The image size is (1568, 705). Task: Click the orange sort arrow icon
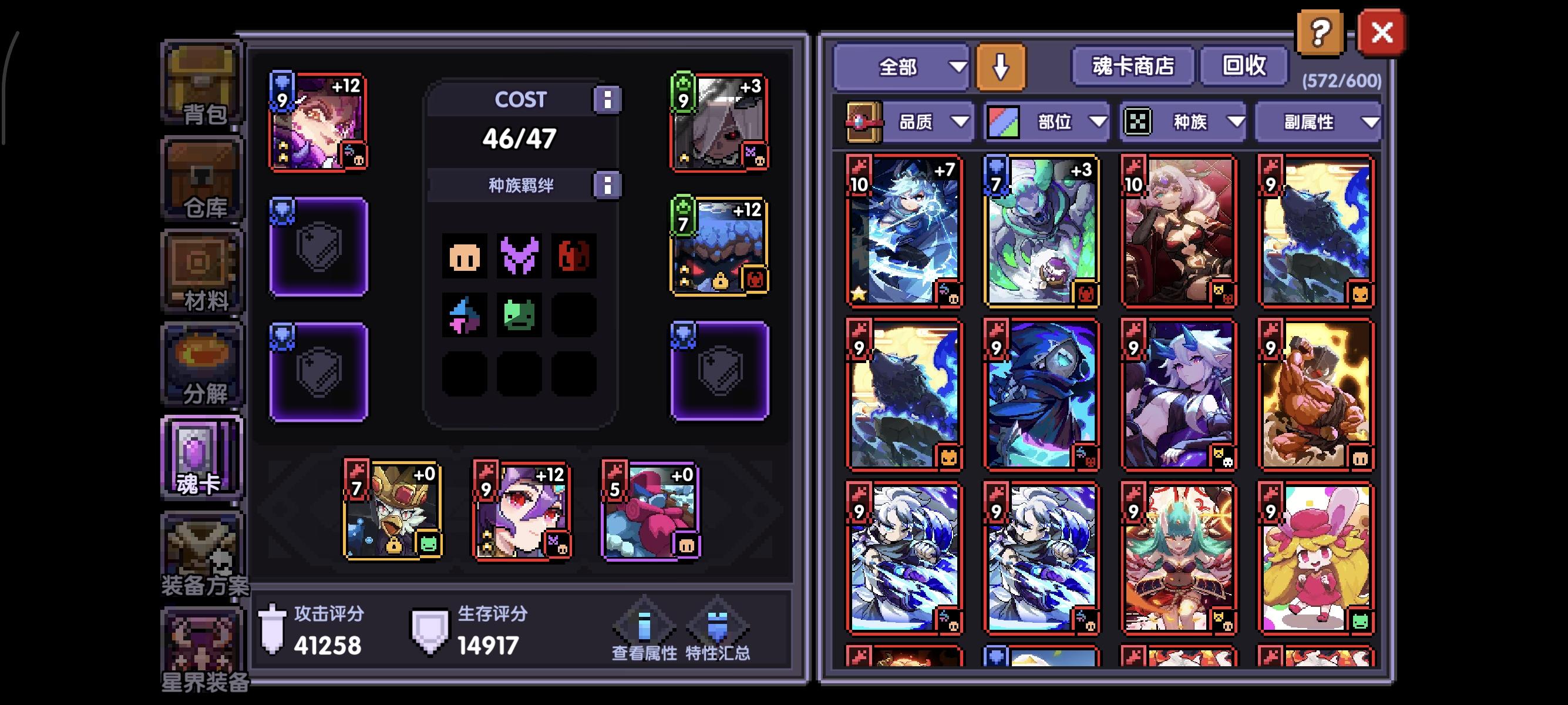coord(1001,67)
